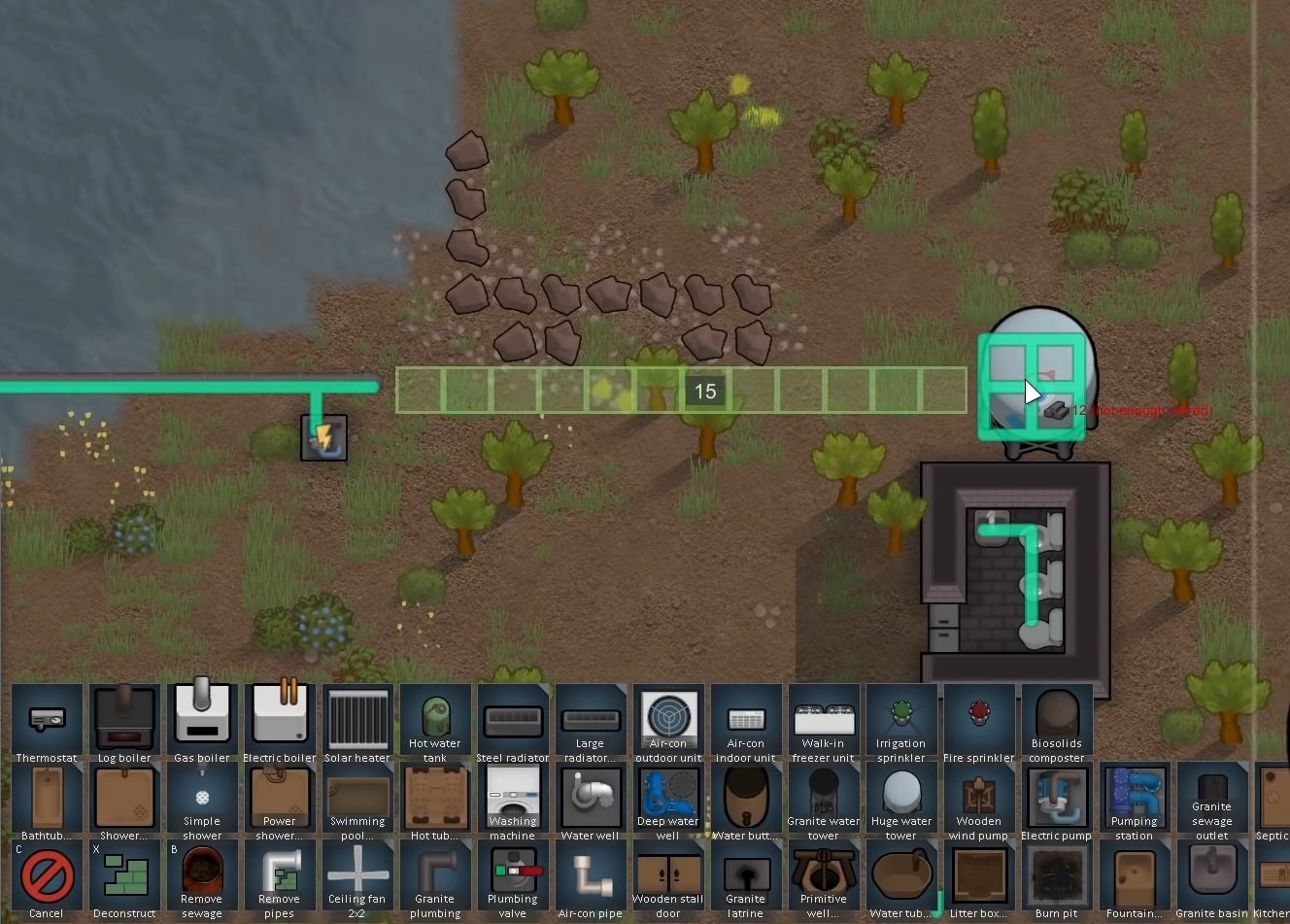Select the Remove pipes tool
1290x924 pixels.
point(280,874)
